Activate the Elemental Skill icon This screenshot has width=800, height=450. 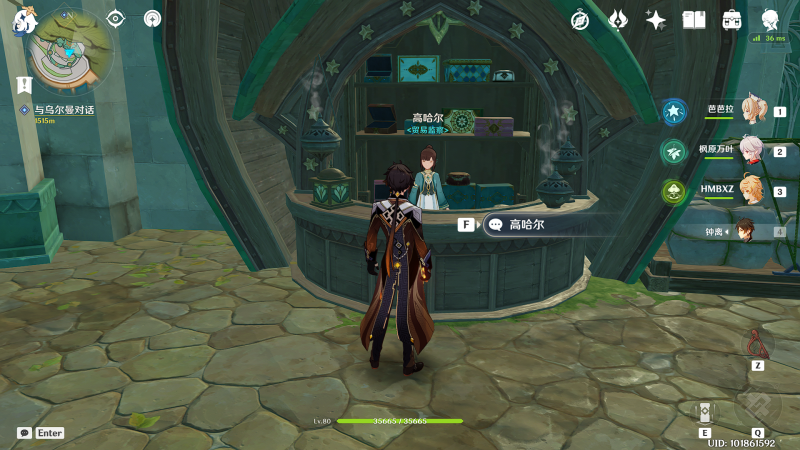[x=705, y=412]
